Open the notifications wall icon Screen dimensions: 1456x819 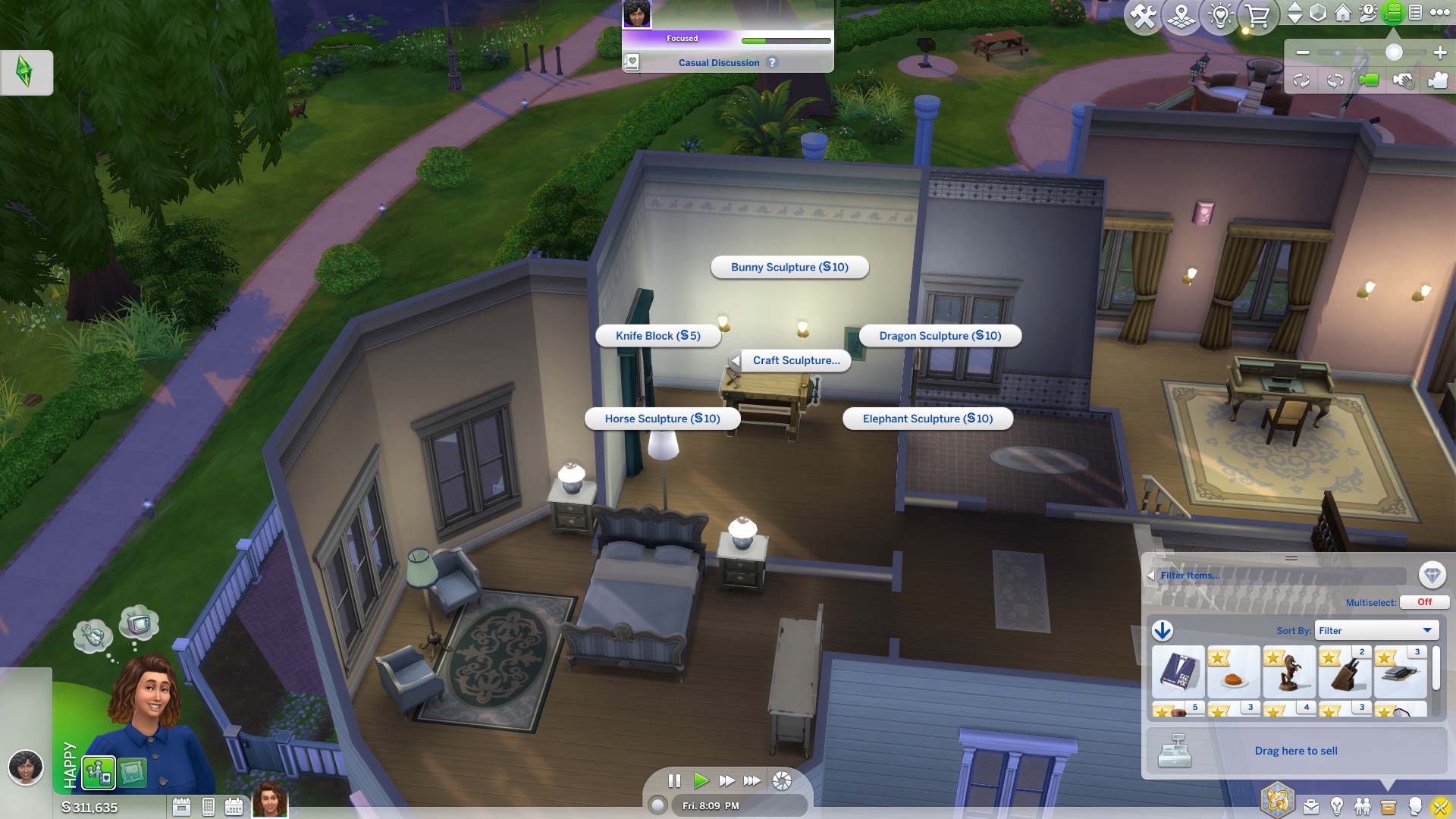click(1415, 12)
